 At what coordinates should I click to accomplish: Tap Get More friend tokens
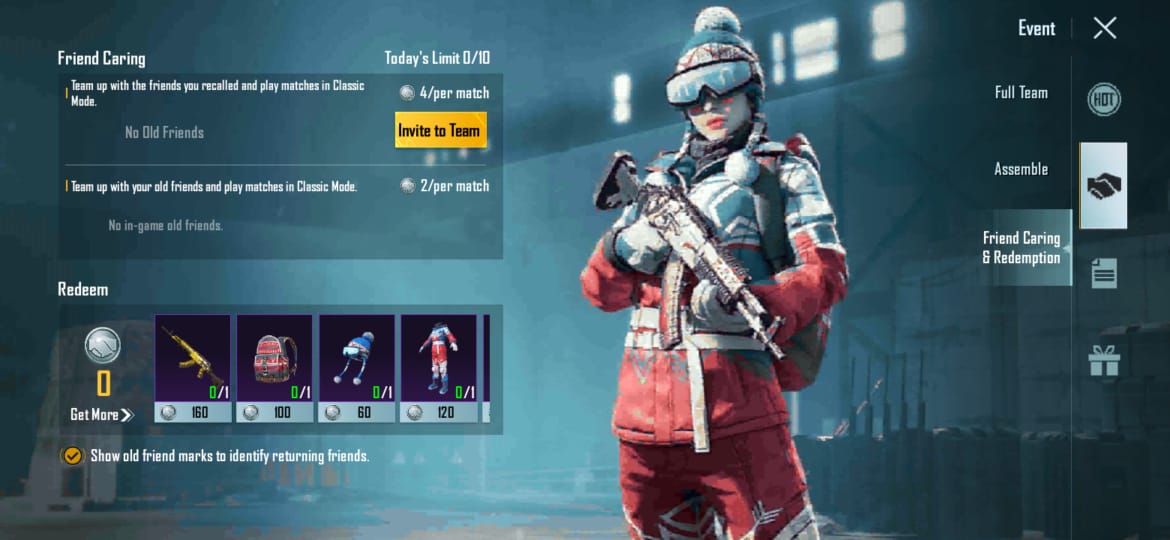101,415
